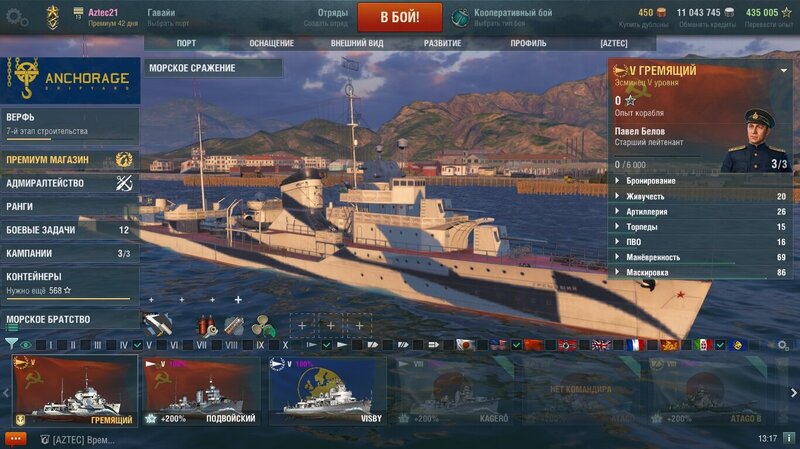
Task: Open the АДМИРАЛТЕЙСТВО section
Action: click(68, 183)
